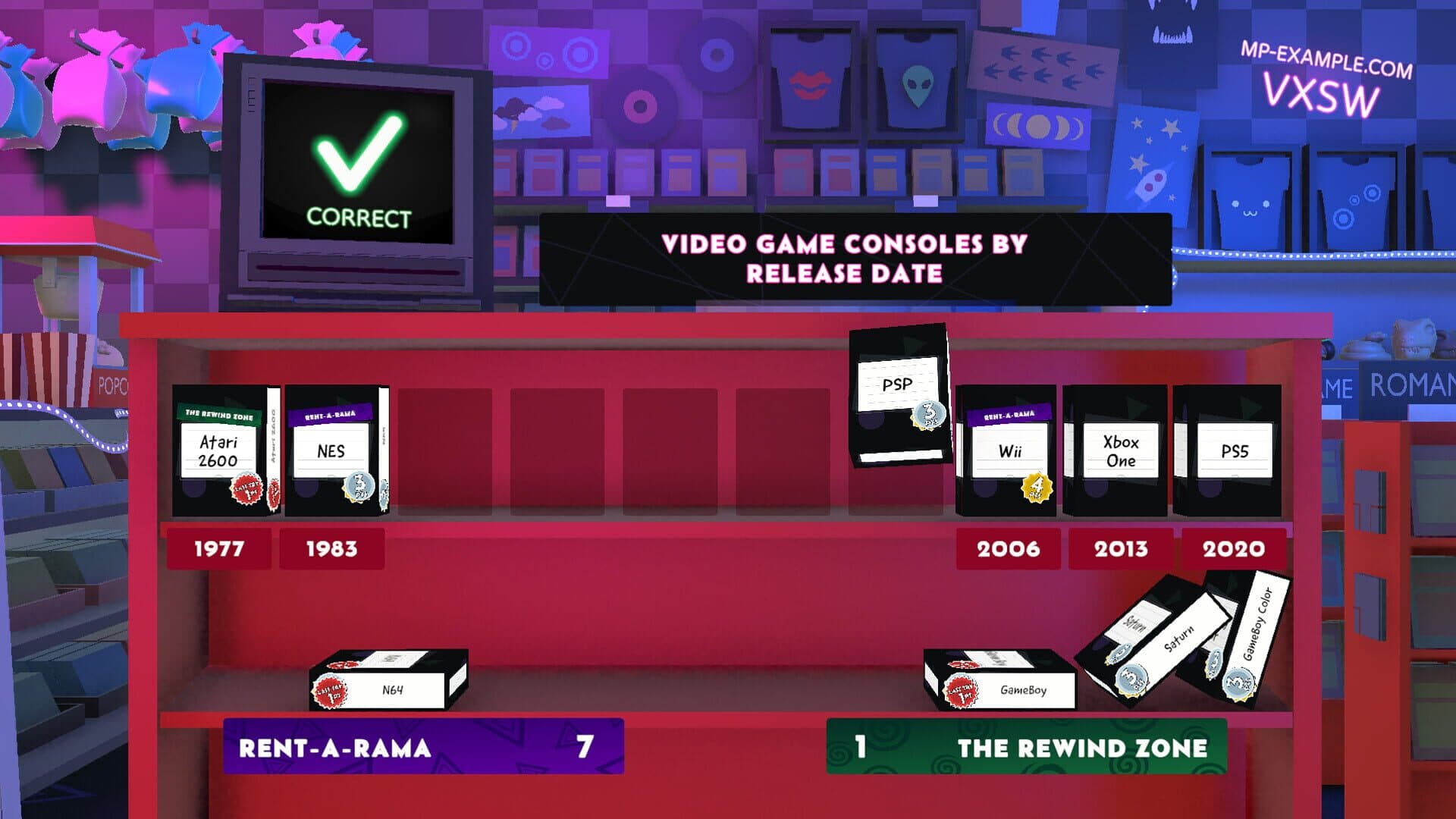Click the RENT-A-RAMA score banner
Image resolution: width=1456 pixels, height=819 pixels.
tap(421, 749)
